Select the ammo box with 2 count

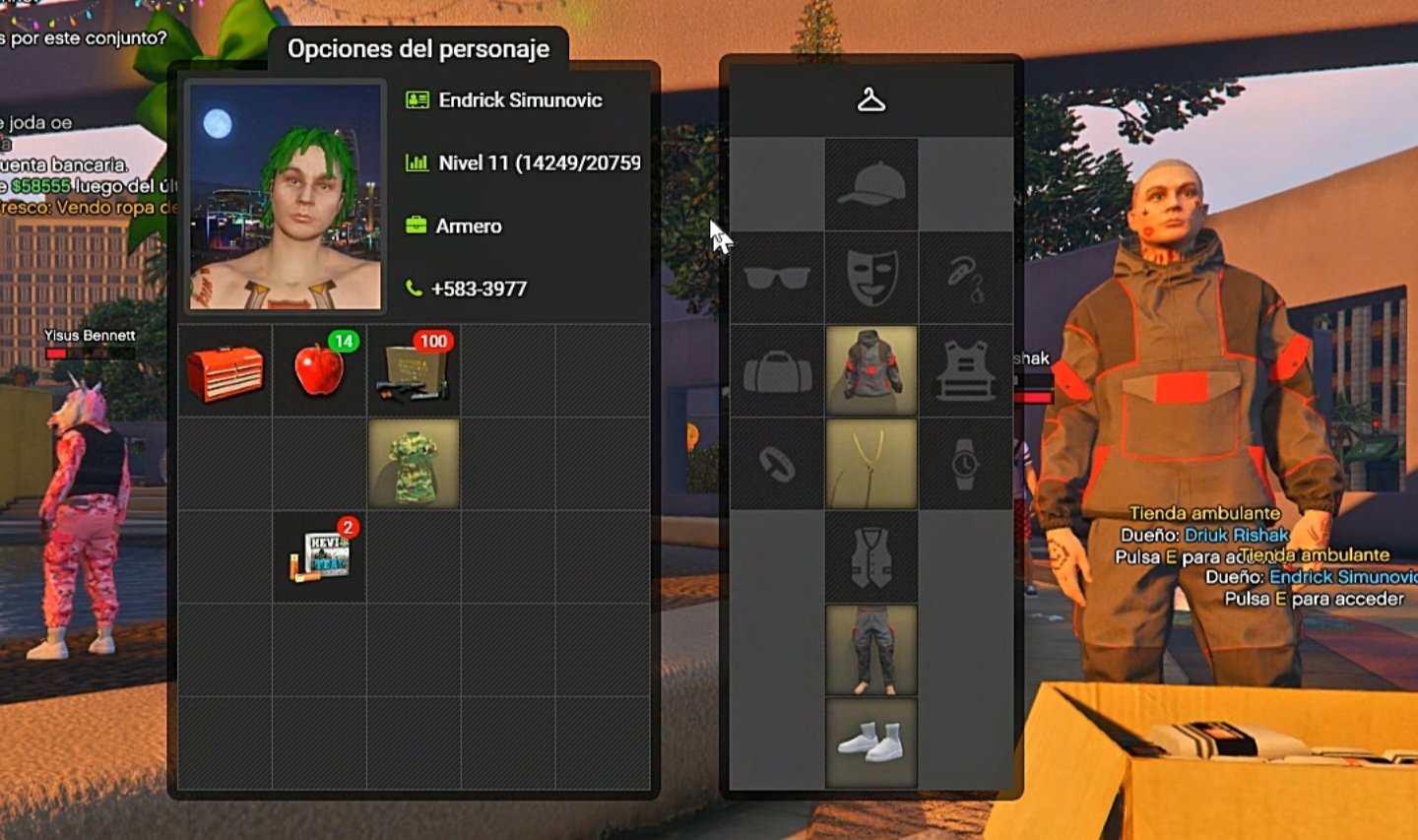[x=319, y=557]
